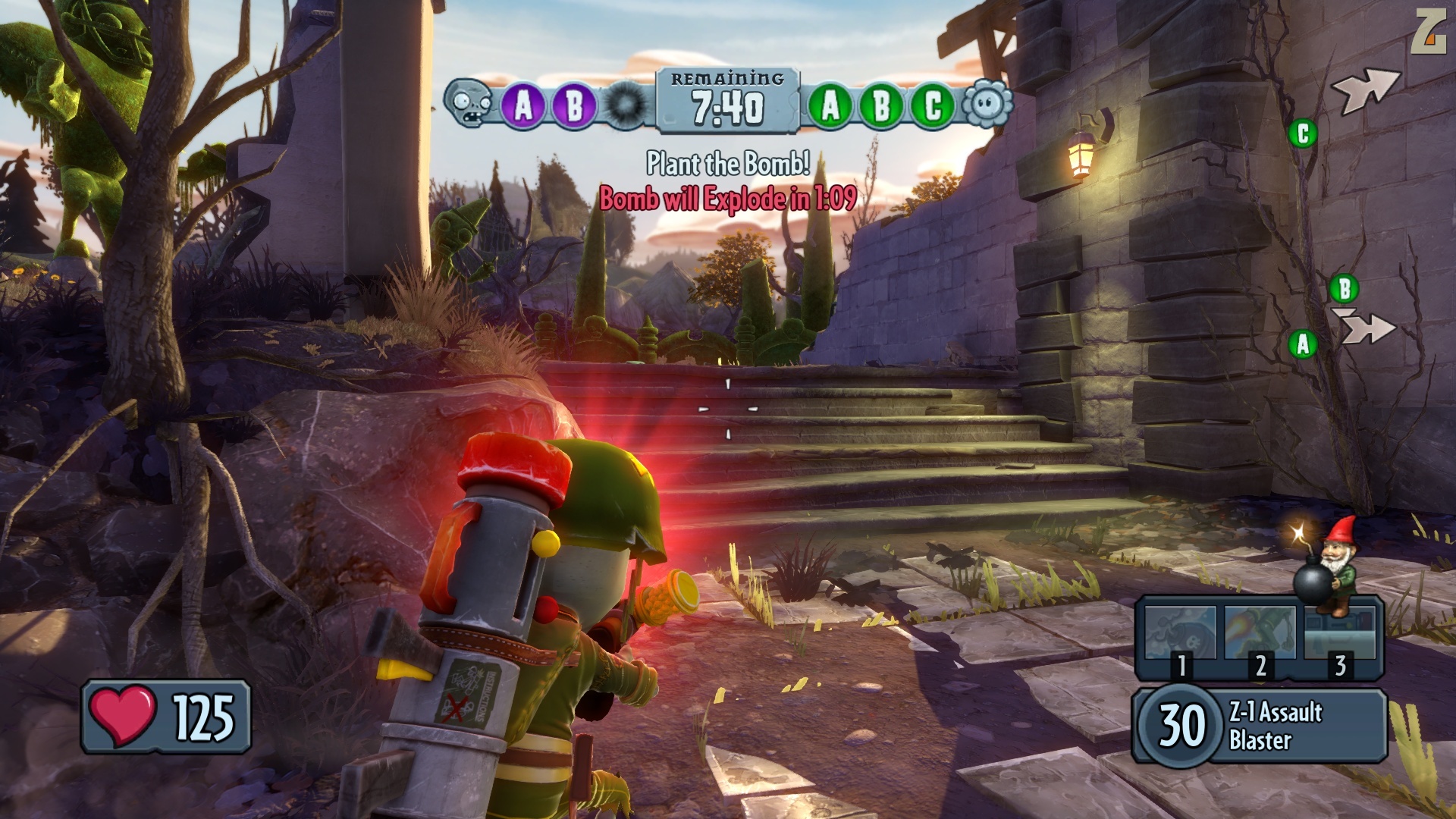Image resolution: width=1456 pixels, height=819 pixels.
Task: Select green C badge beside the flower icon
Action: click(x=933, y=105)
